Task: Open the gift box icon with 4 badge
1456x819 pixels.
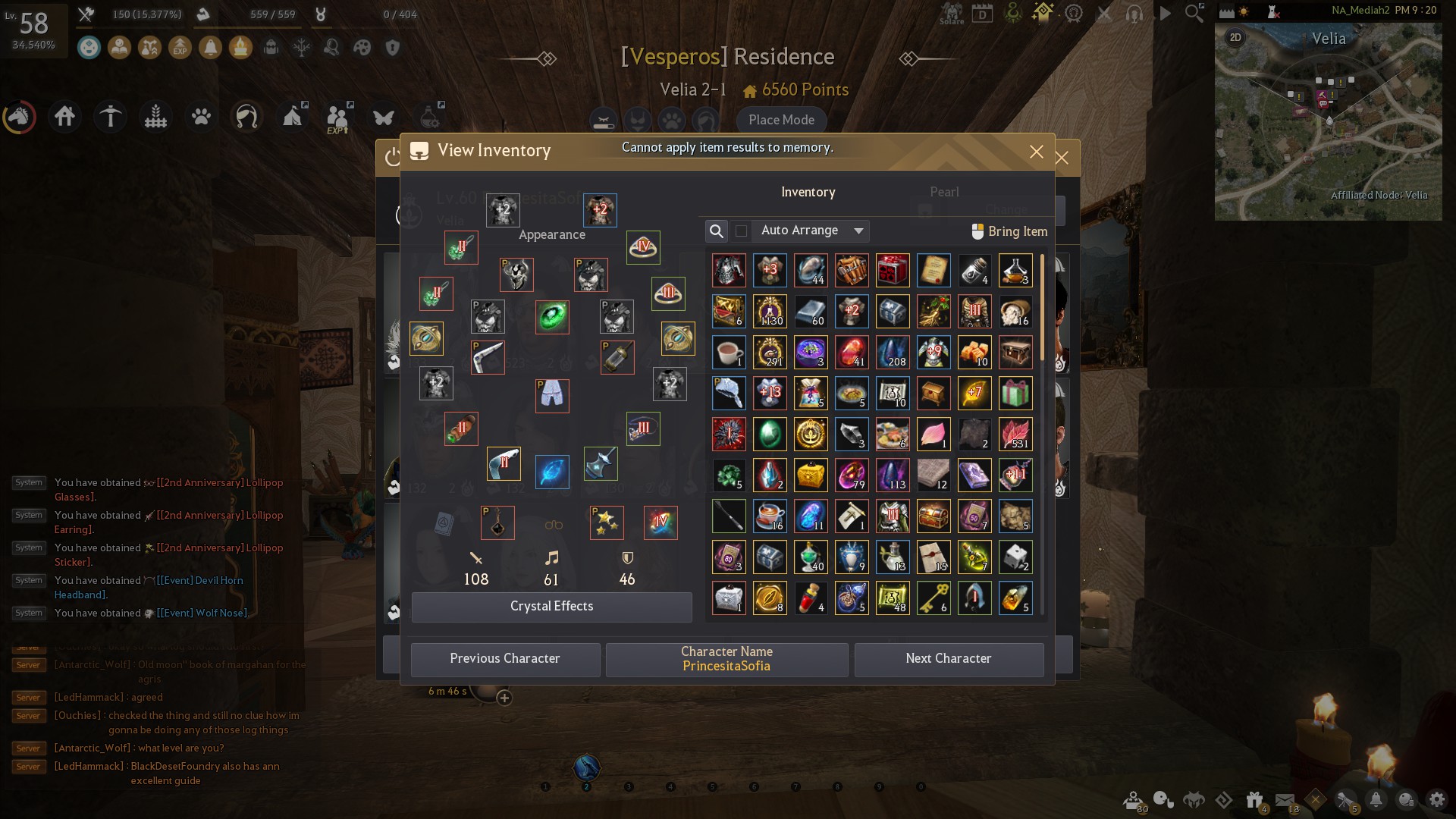Action: point(1255,800)
